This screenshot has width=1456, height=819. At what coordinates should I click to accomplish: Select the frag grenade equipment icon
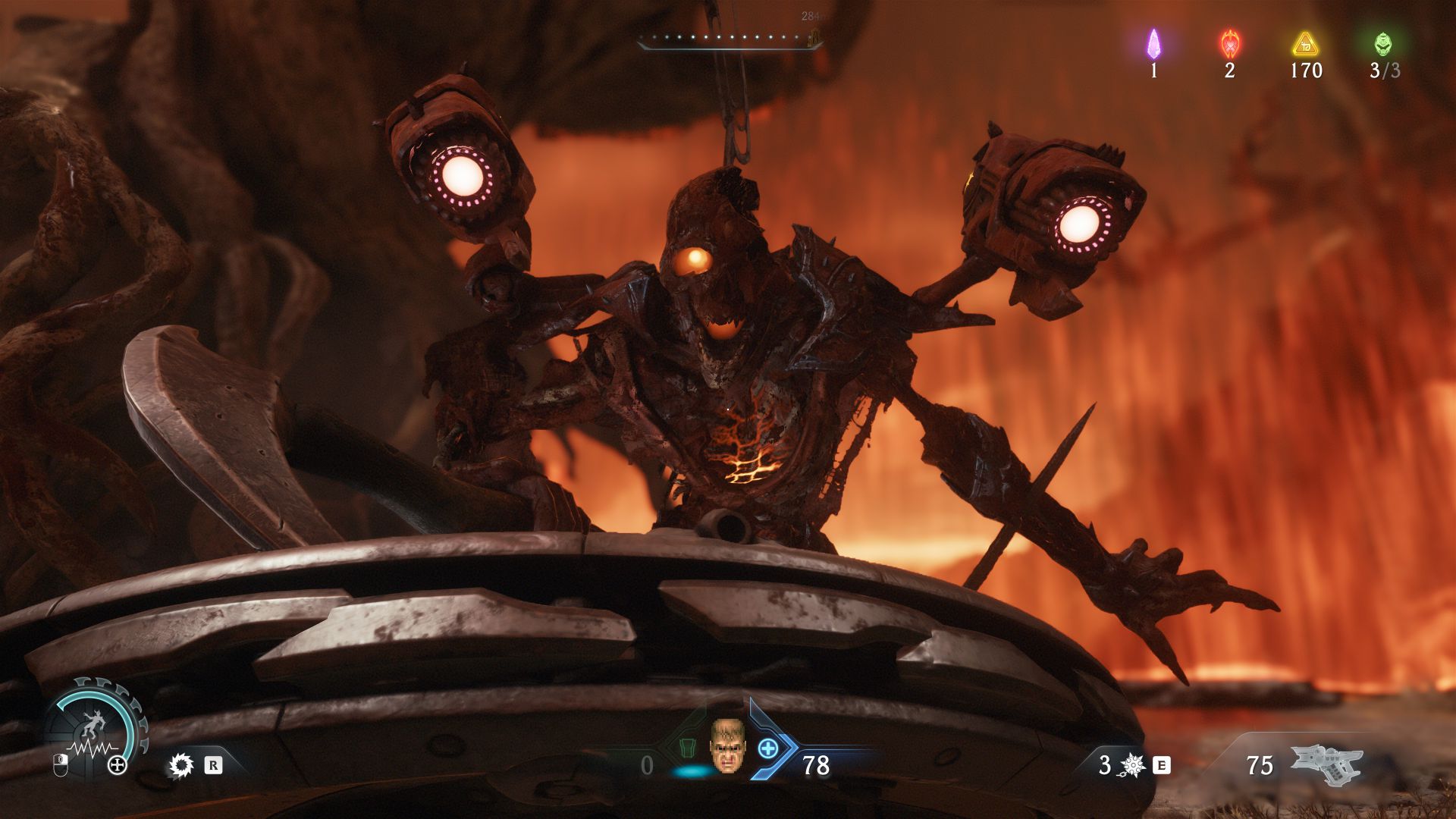[x=1131, y=766]
